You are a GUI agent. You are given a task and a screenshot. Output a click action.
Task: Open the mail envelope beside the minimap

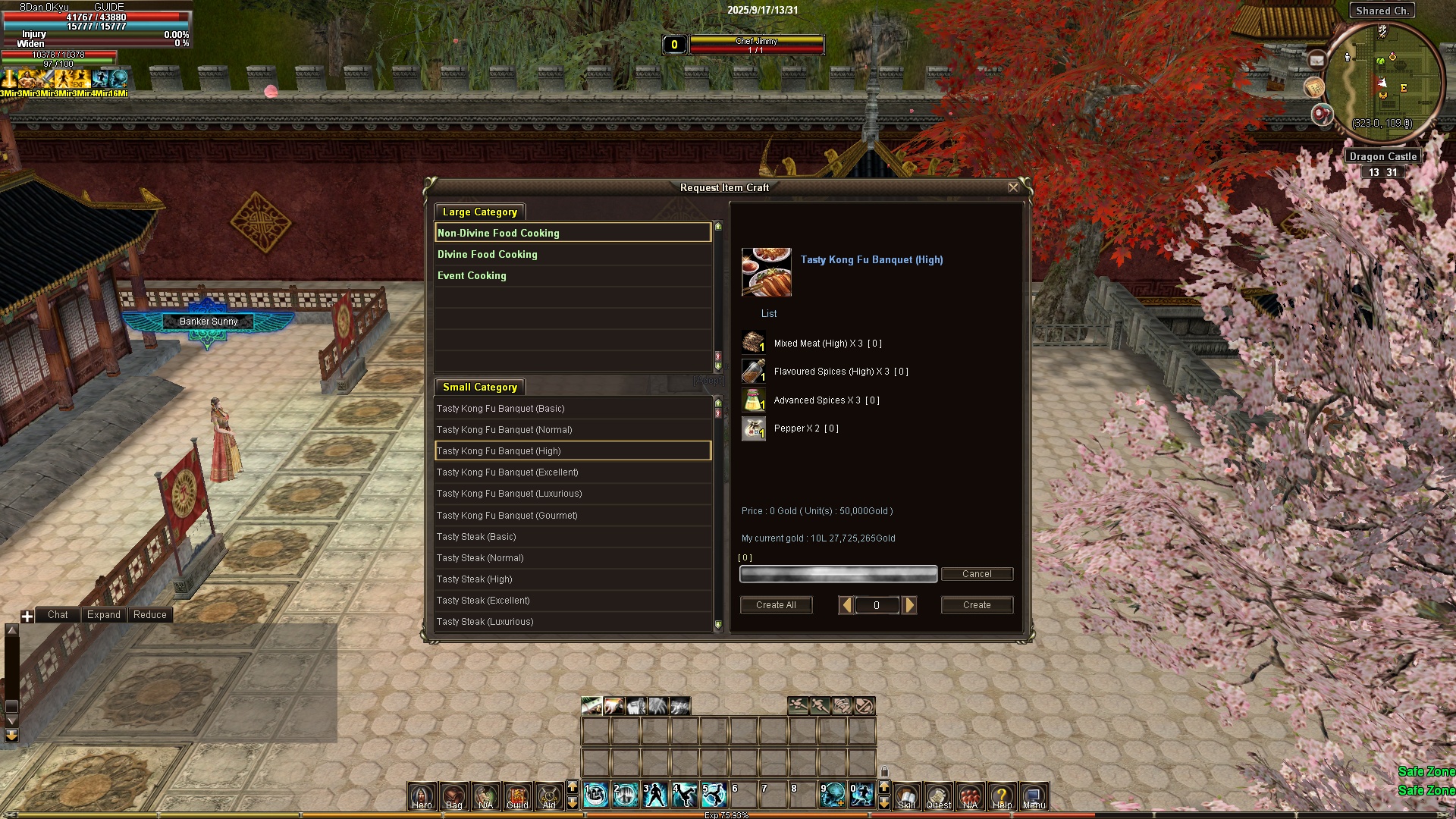coord(1316,60)
